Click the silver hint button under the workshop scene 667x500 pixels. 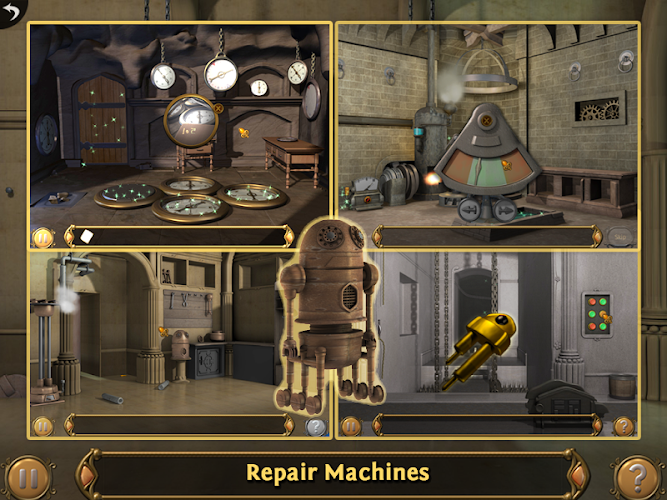[x=315, y=426]
